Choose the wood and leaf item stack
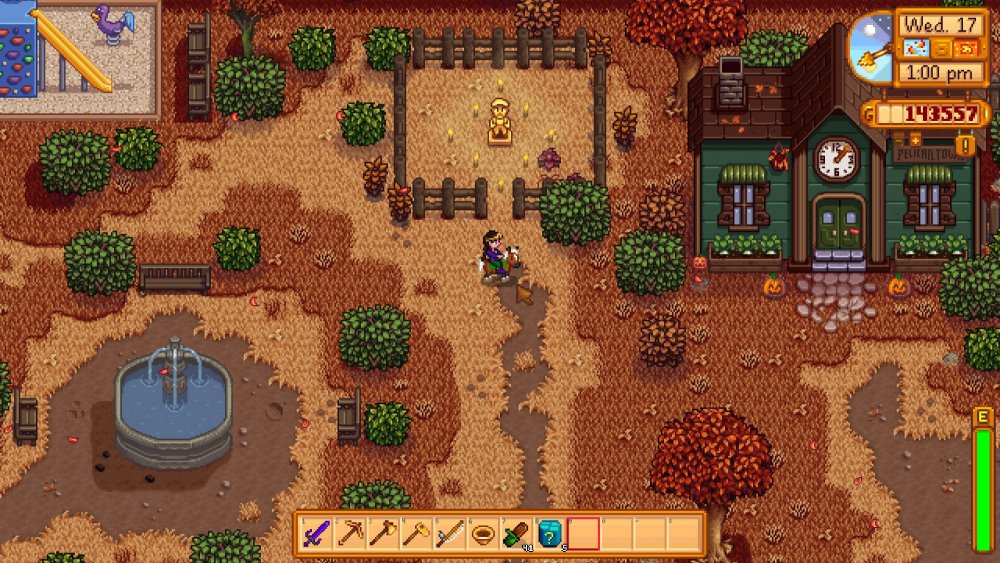This screenshot has width=1000, height=563. tap(516, 533)
